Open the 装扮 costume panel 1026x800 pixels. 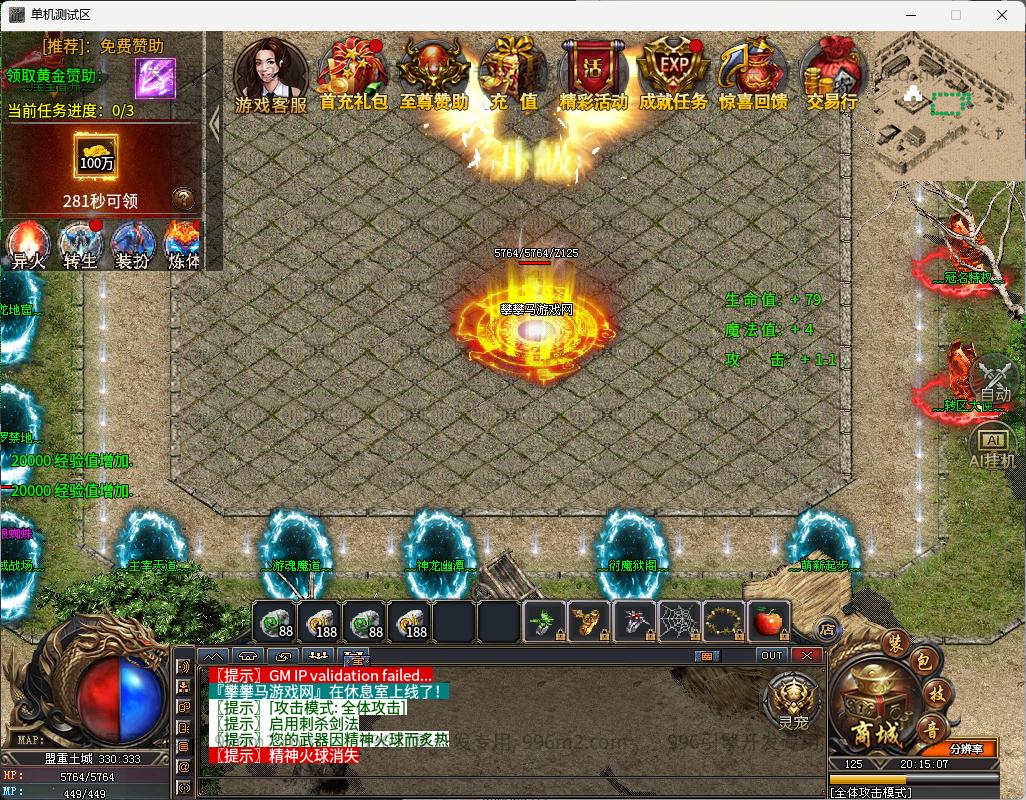pos(132,245)
